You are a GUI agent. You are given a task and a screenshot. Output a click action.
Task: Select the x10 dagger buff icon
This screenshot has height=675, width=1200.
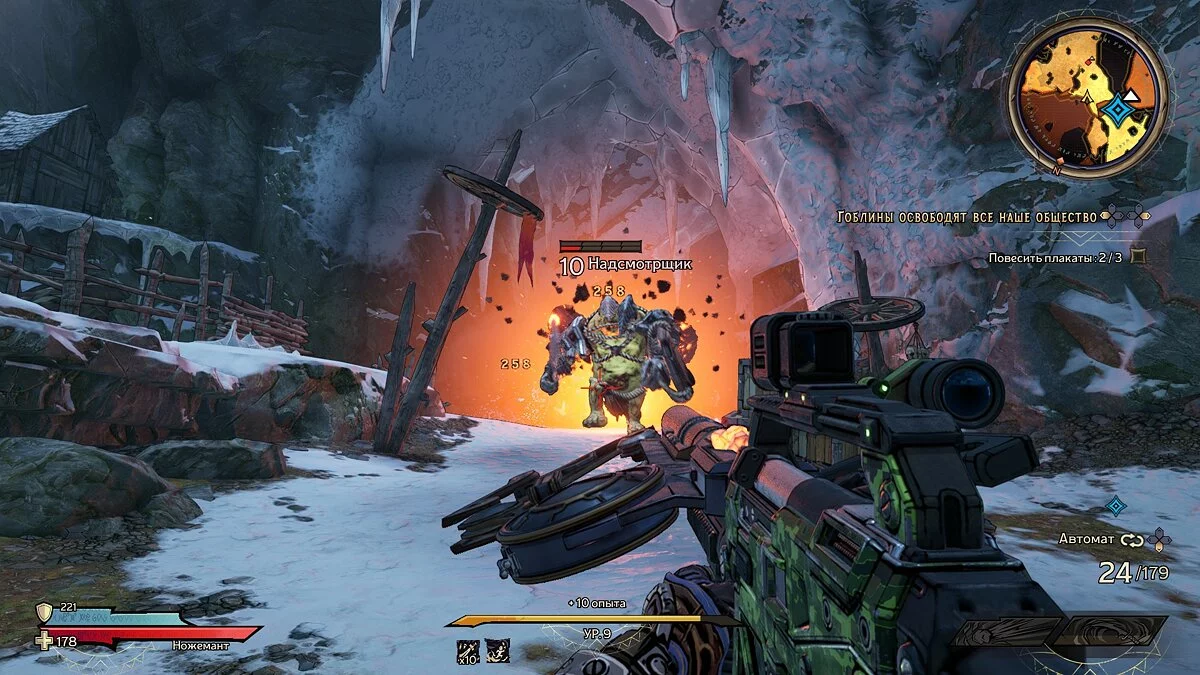coord(468,651)
